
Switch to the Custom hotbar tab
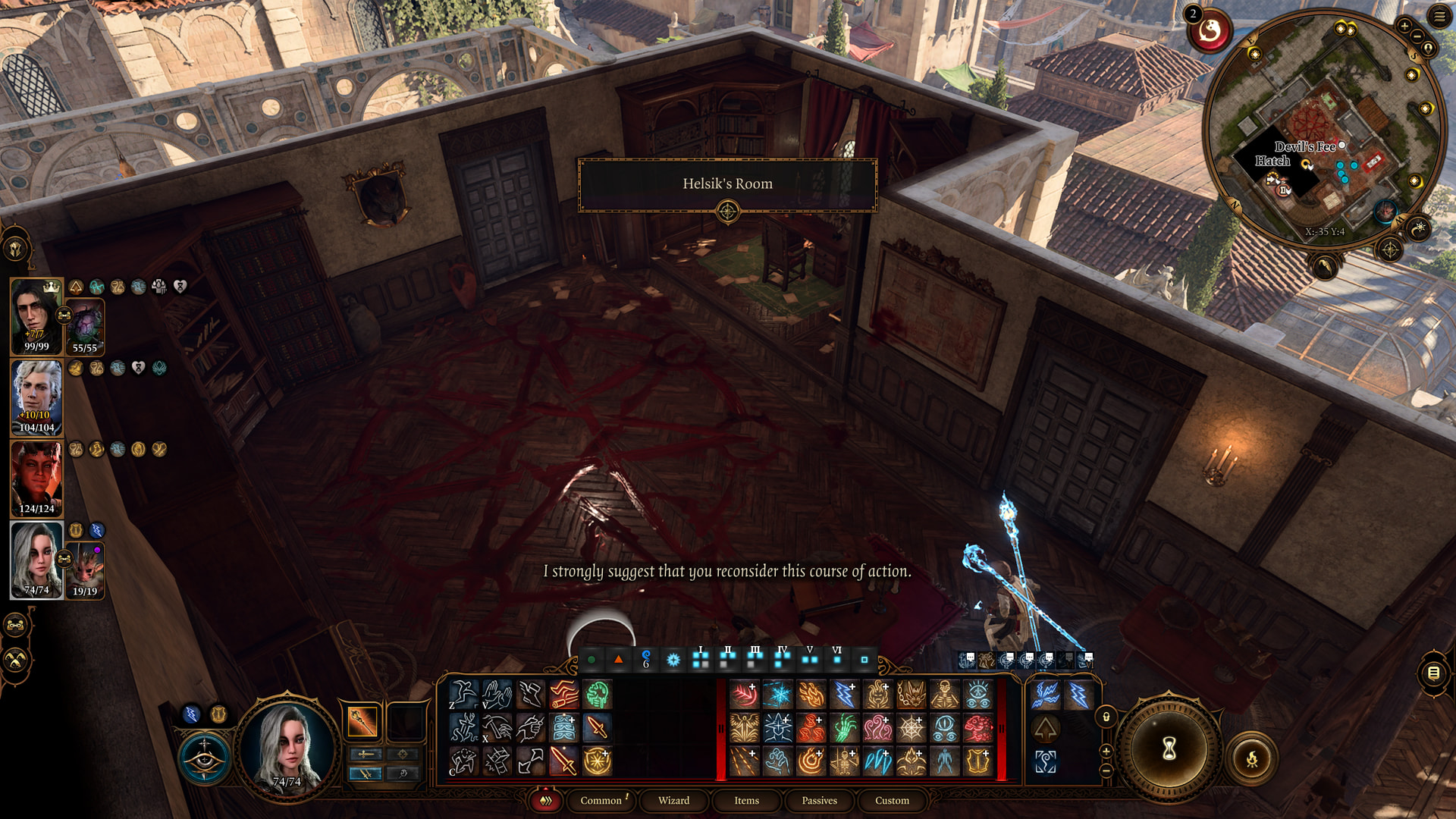click(x=892, y=801)
